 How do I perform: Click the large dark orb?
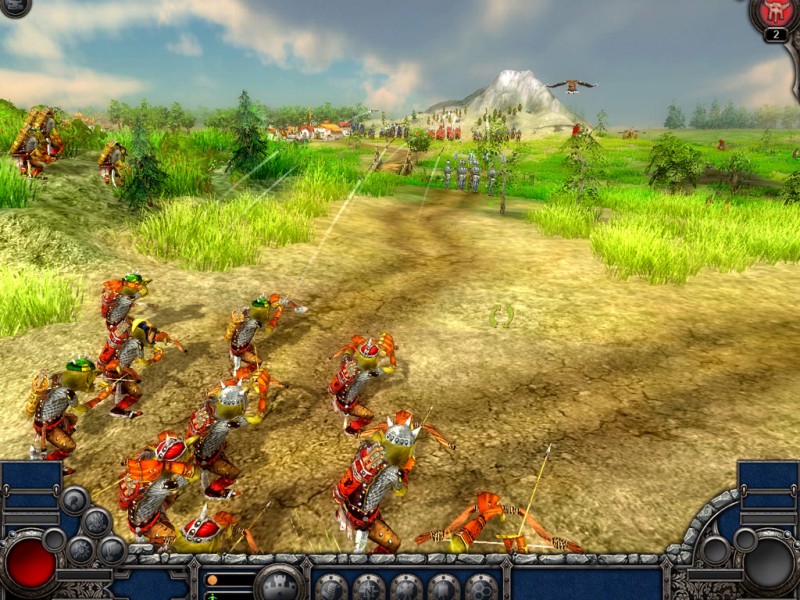(x=768, y=565)
